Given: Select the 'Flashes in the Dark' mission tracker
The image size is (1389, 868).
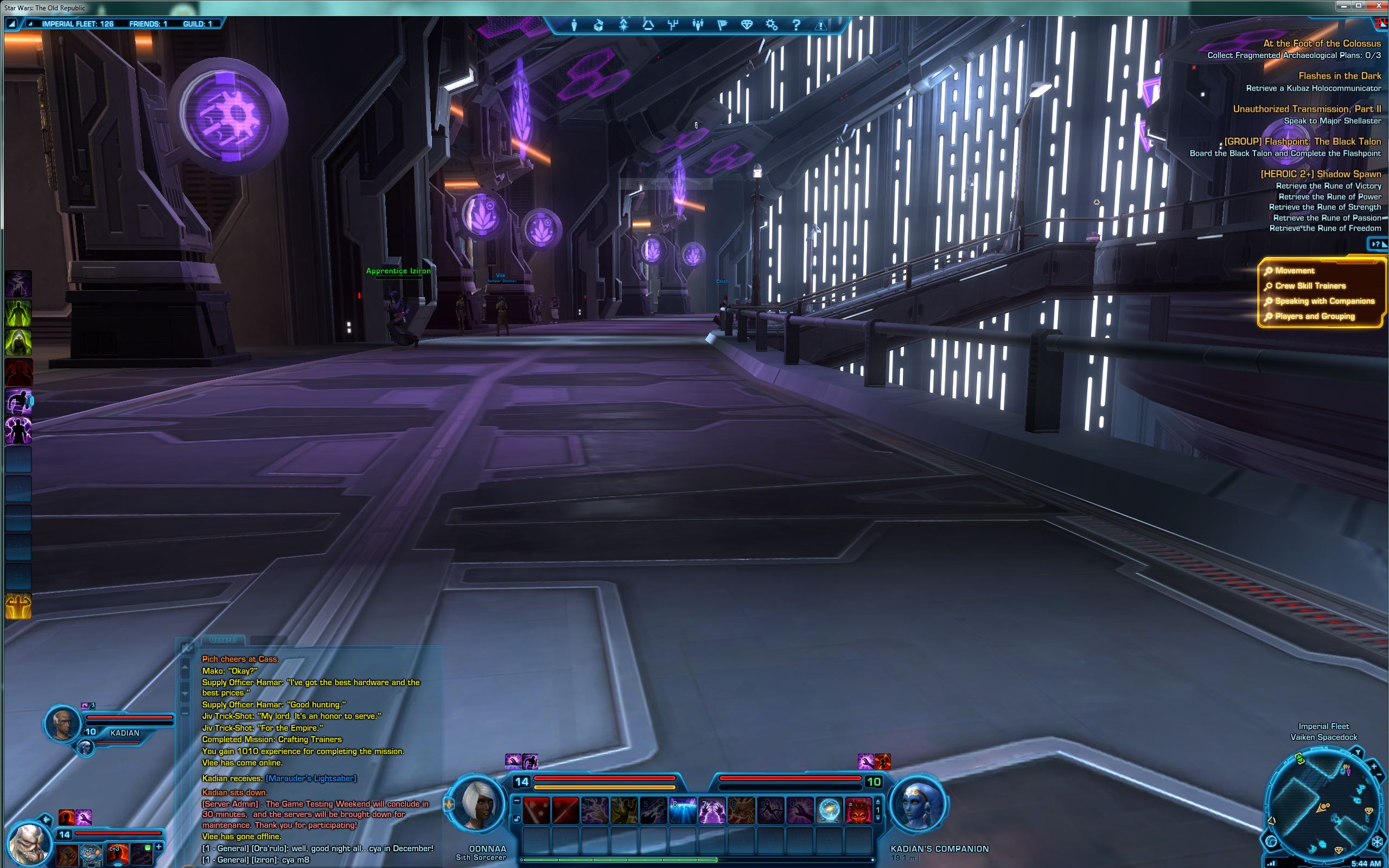Looking at the screenshot, I should pyautogui.click(x=1339, y=76).
